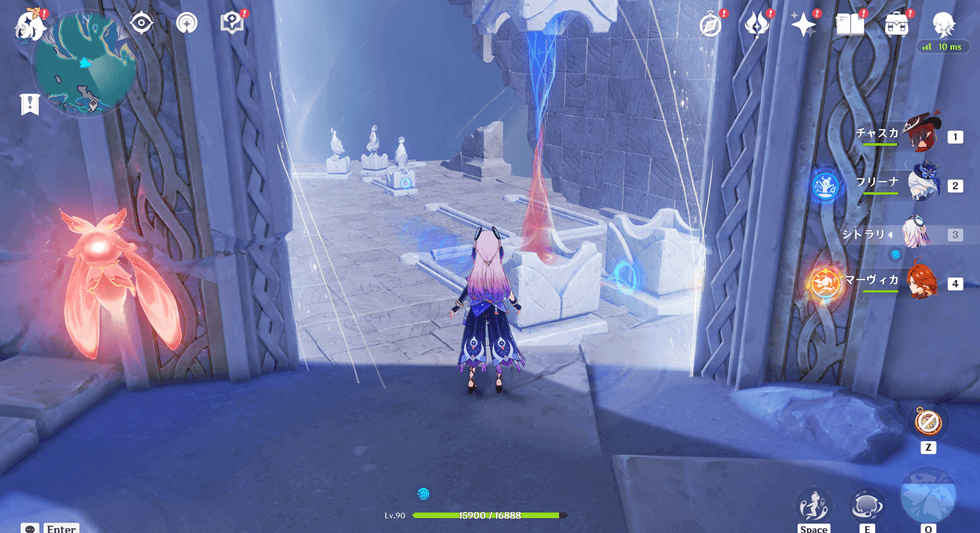Image resolution: width=980 pixels, height=533 pixels.
Task: Use the compass gadget icon
Action: [927, 421]
